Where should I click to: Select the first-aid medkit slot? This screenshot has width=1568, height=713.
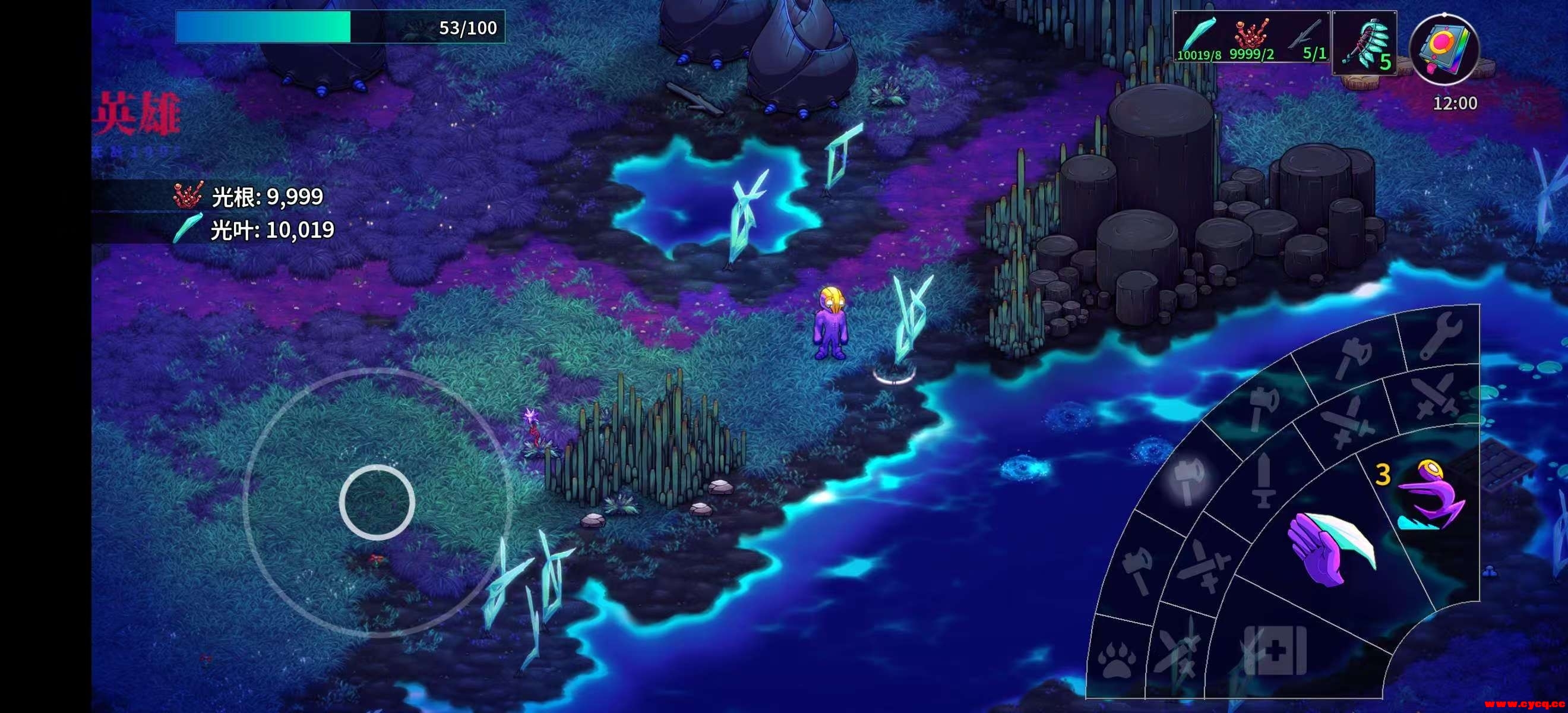[1275, 650]
